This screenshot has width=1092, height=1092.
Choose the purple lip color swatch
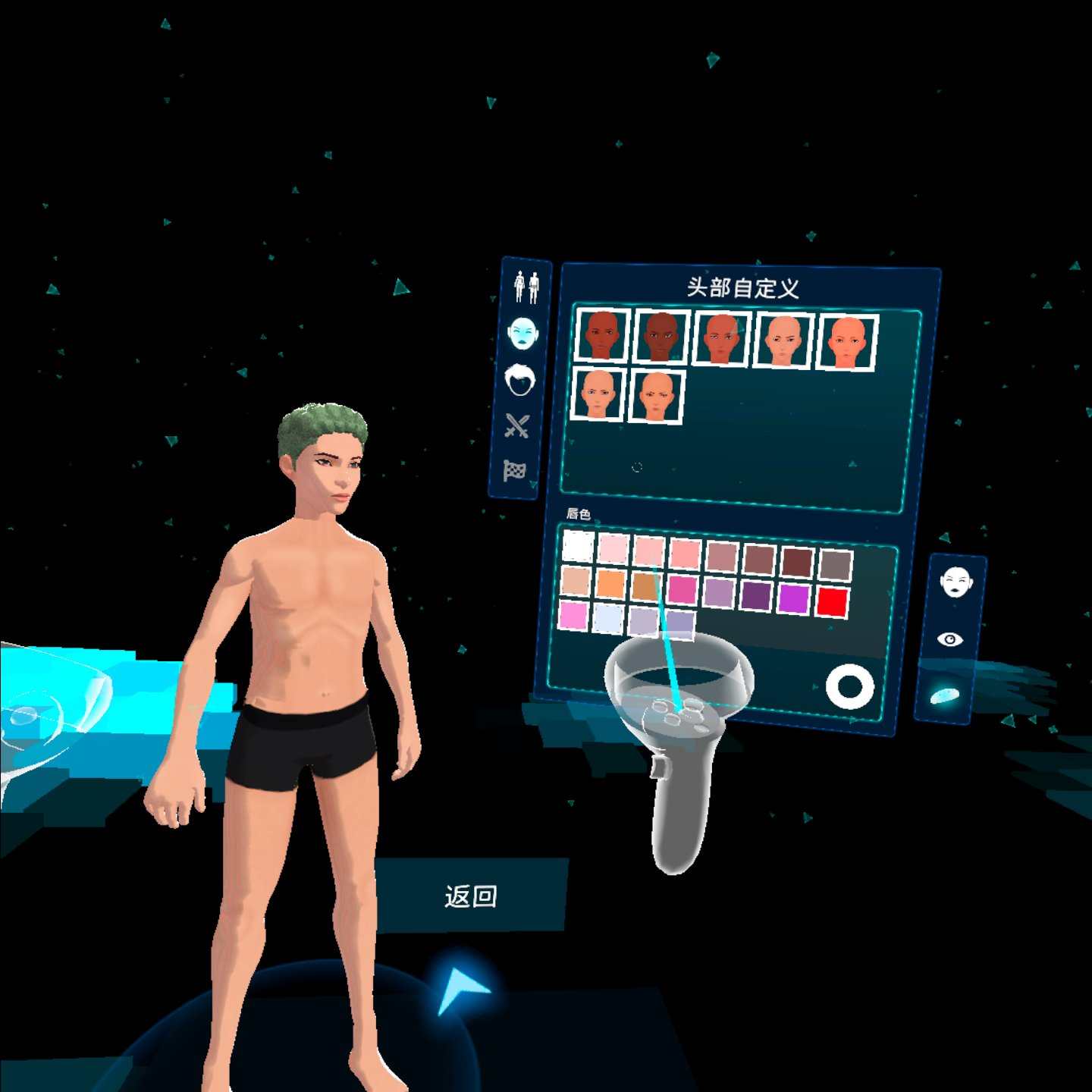coord(756,595)
